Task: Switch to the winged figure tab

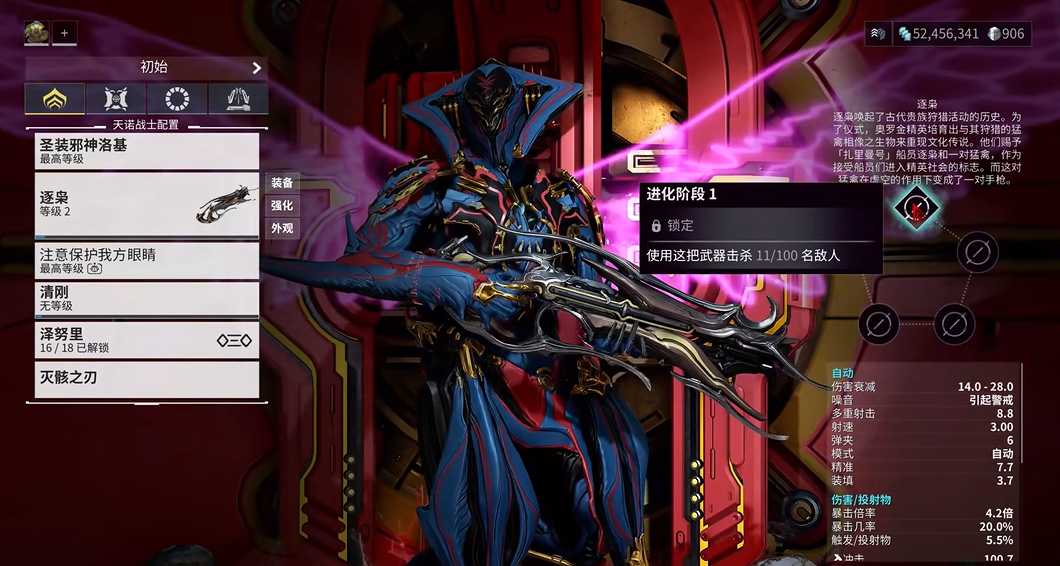Action: pos(115,98)
